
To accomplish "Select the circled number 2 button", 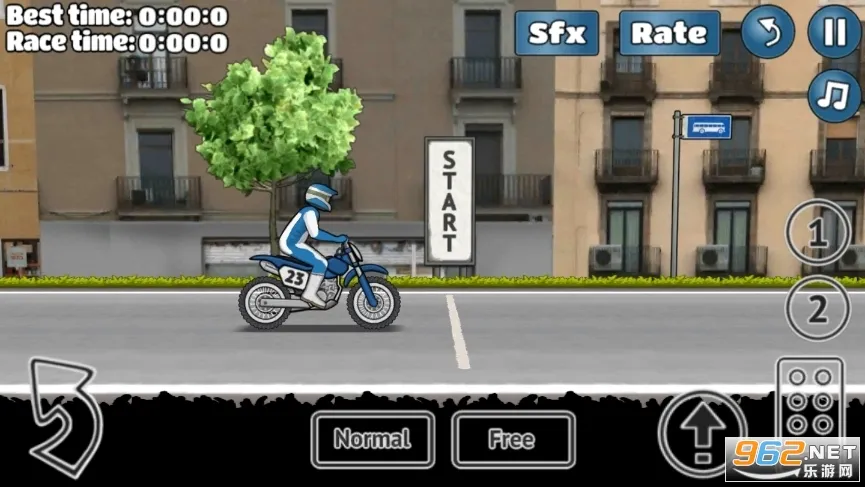I will coord(816,309).
